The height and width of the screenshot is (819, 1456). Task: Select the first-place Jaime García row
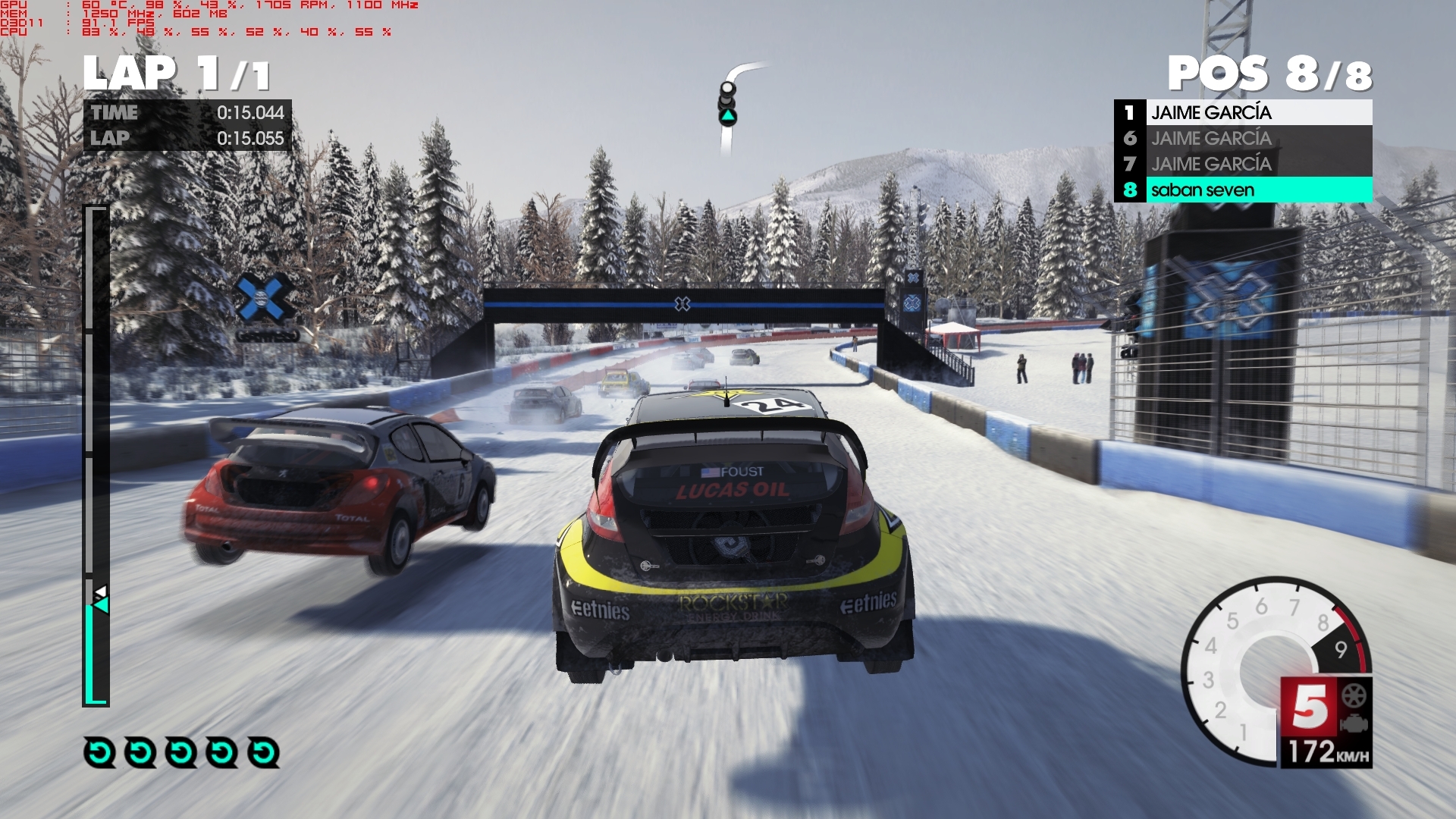pos(1244,112)
